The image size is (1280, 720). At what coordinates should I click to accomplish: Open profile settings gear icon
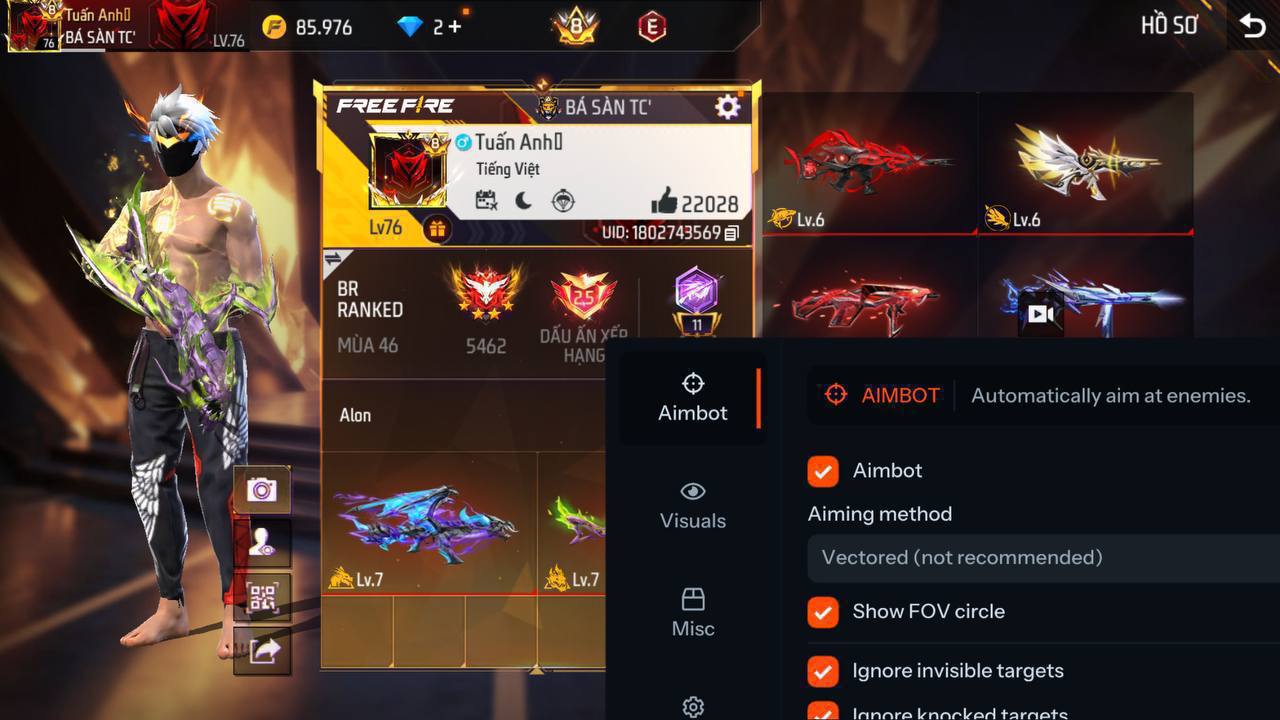coord(728,107)
